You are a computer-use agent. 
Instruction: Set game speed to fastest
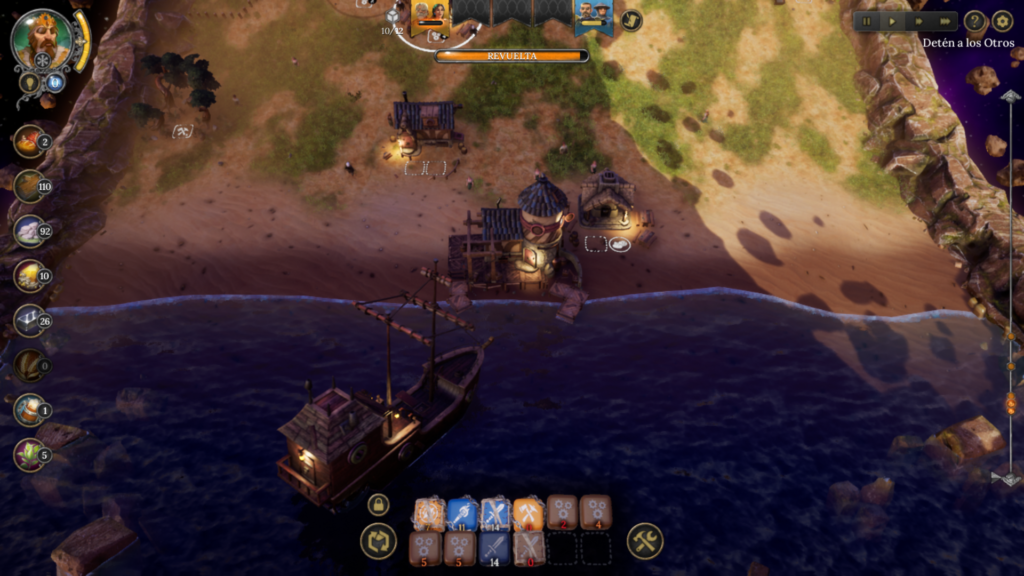[944, 21]
